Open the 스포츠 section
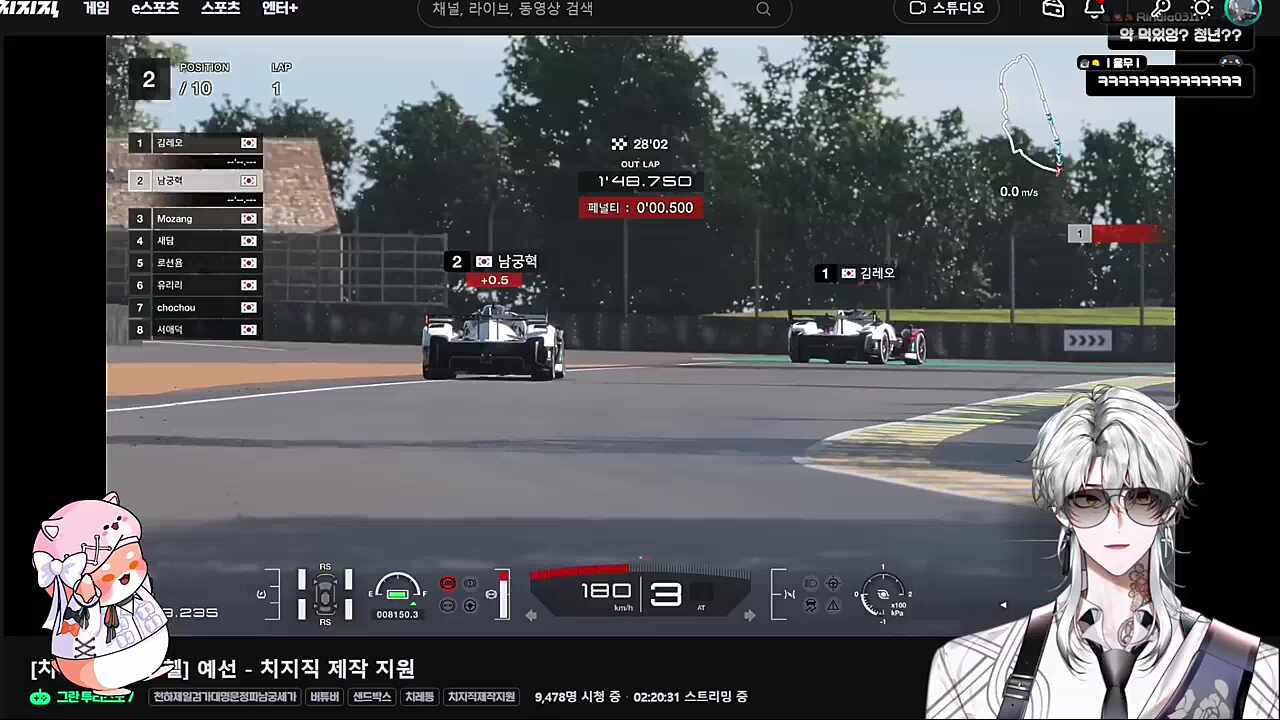This screenshot has width=1280, height=720. pos(219,8)
